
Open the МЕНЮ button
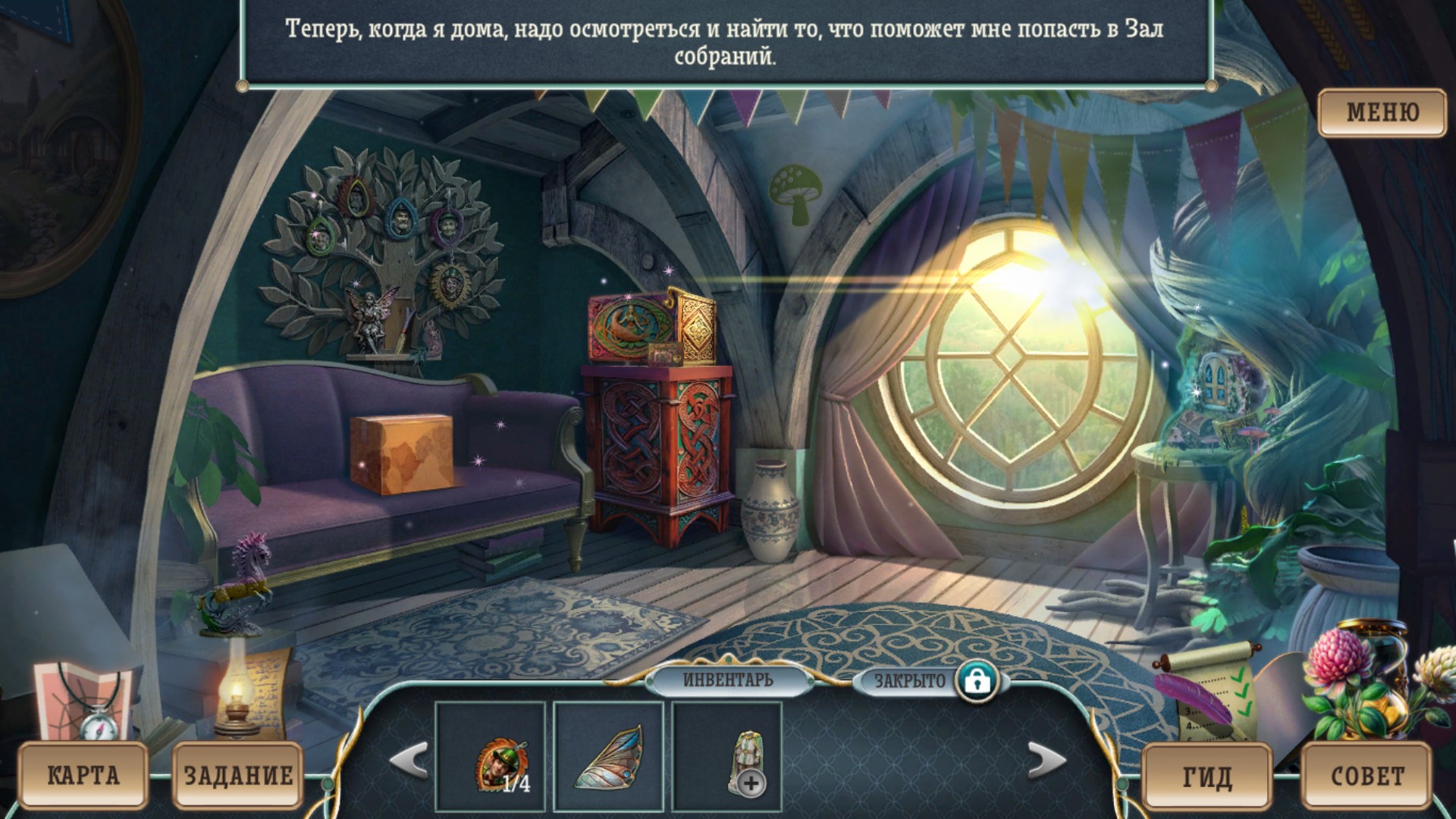tap(1382, 112)
